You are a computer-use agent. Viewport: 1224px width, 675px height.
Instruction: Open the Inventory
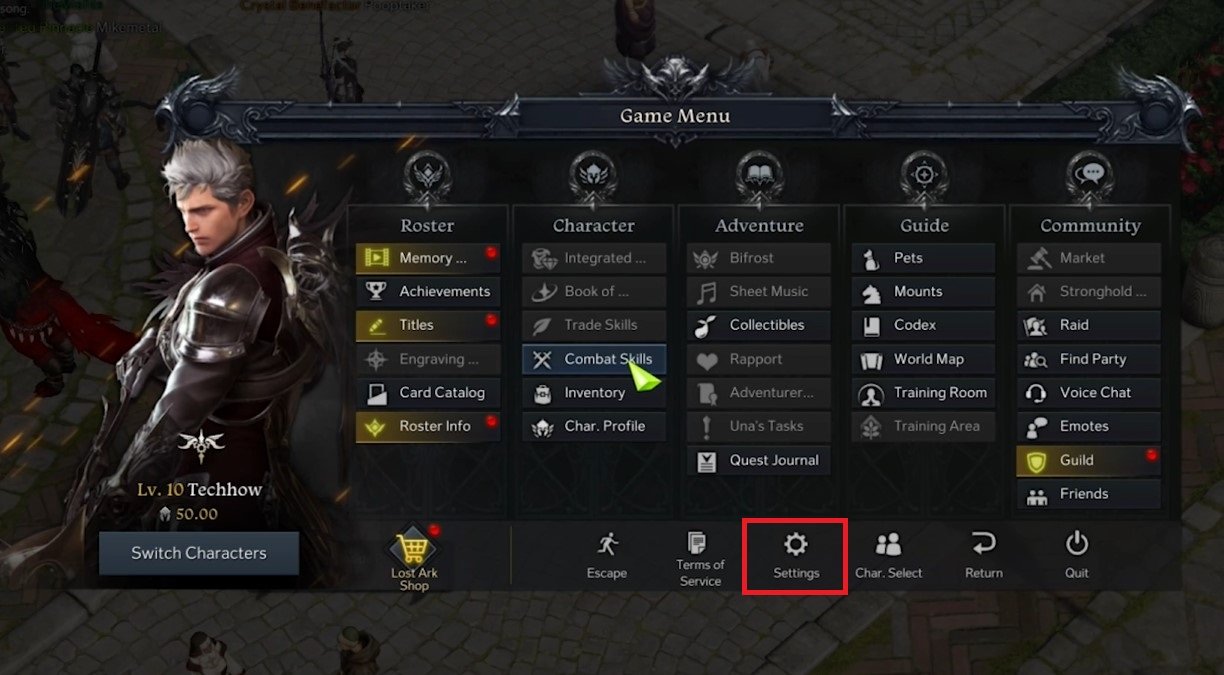tap(594, 393)
